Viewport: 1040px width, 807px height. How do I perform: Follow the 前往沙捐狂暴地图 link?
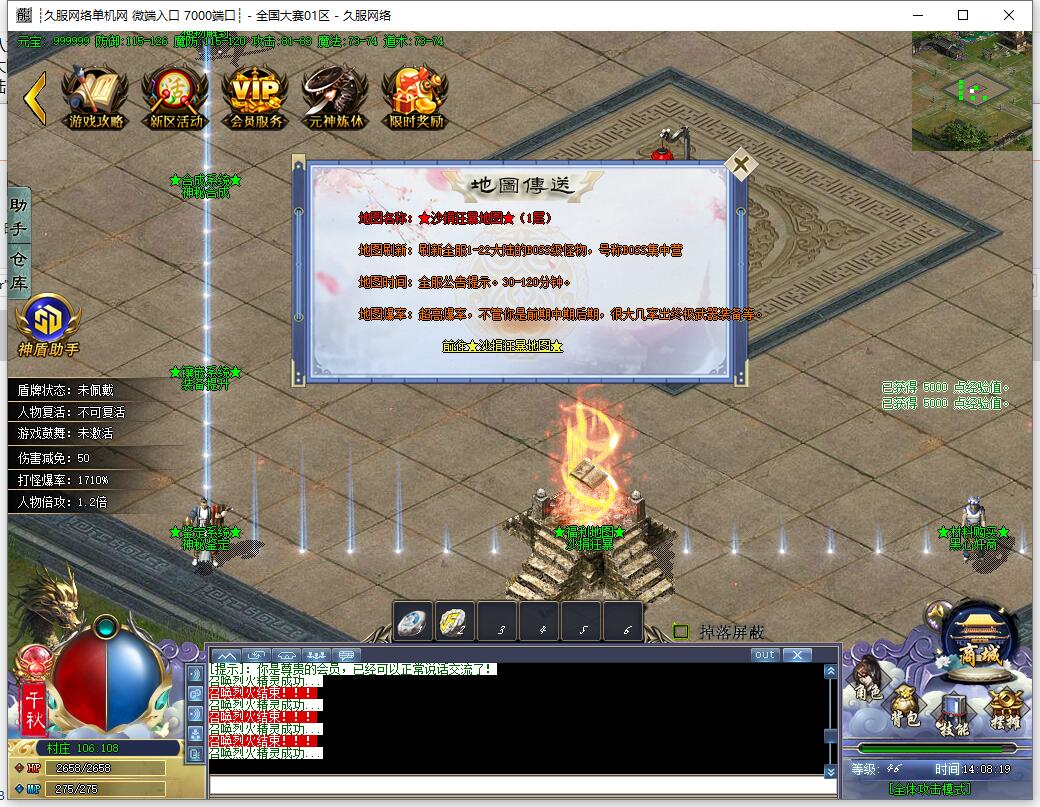coord(502,346)
